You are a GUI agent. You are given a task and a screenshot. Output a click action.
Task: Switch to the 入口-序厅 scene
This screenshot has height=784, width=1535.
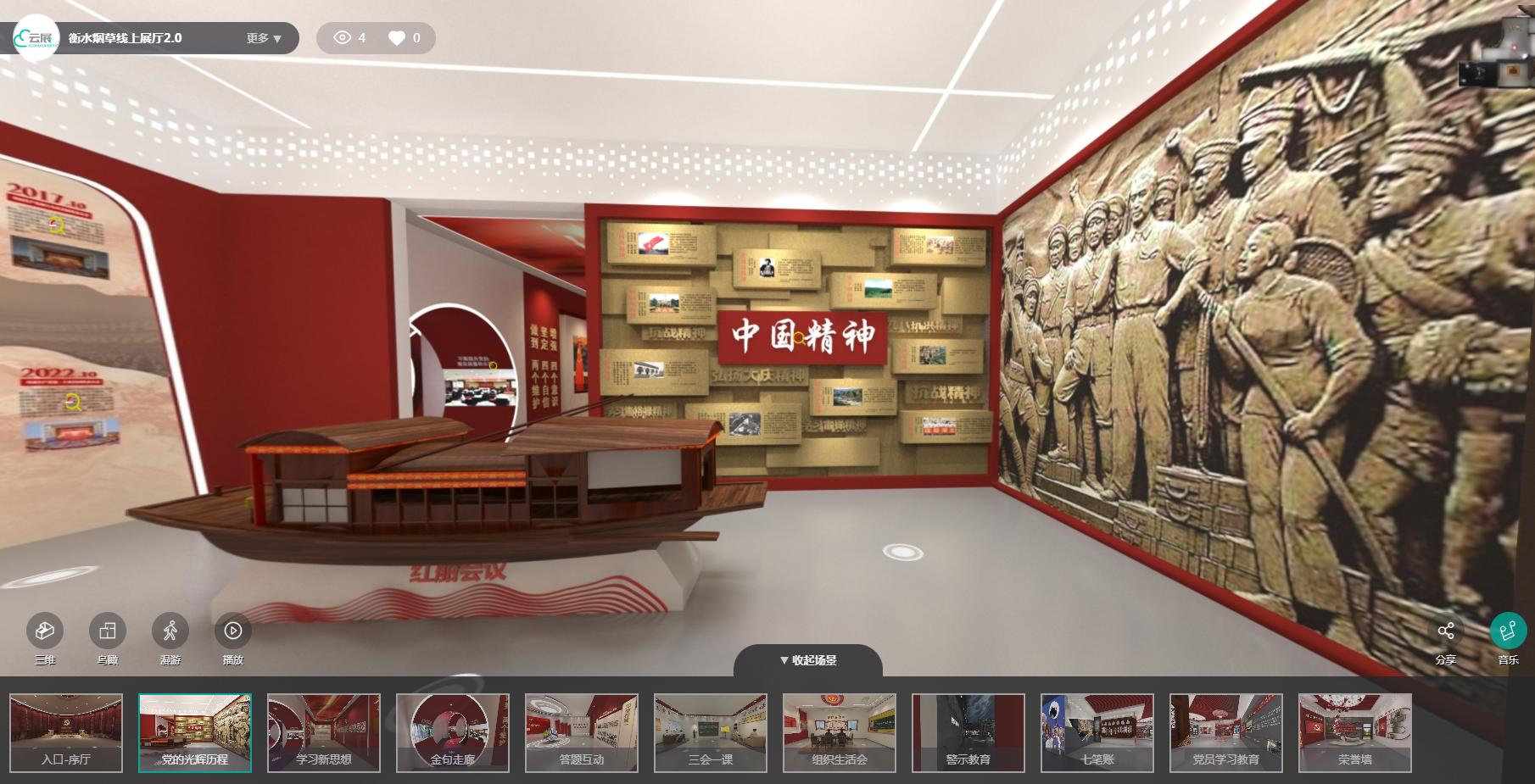click(66, 732)
